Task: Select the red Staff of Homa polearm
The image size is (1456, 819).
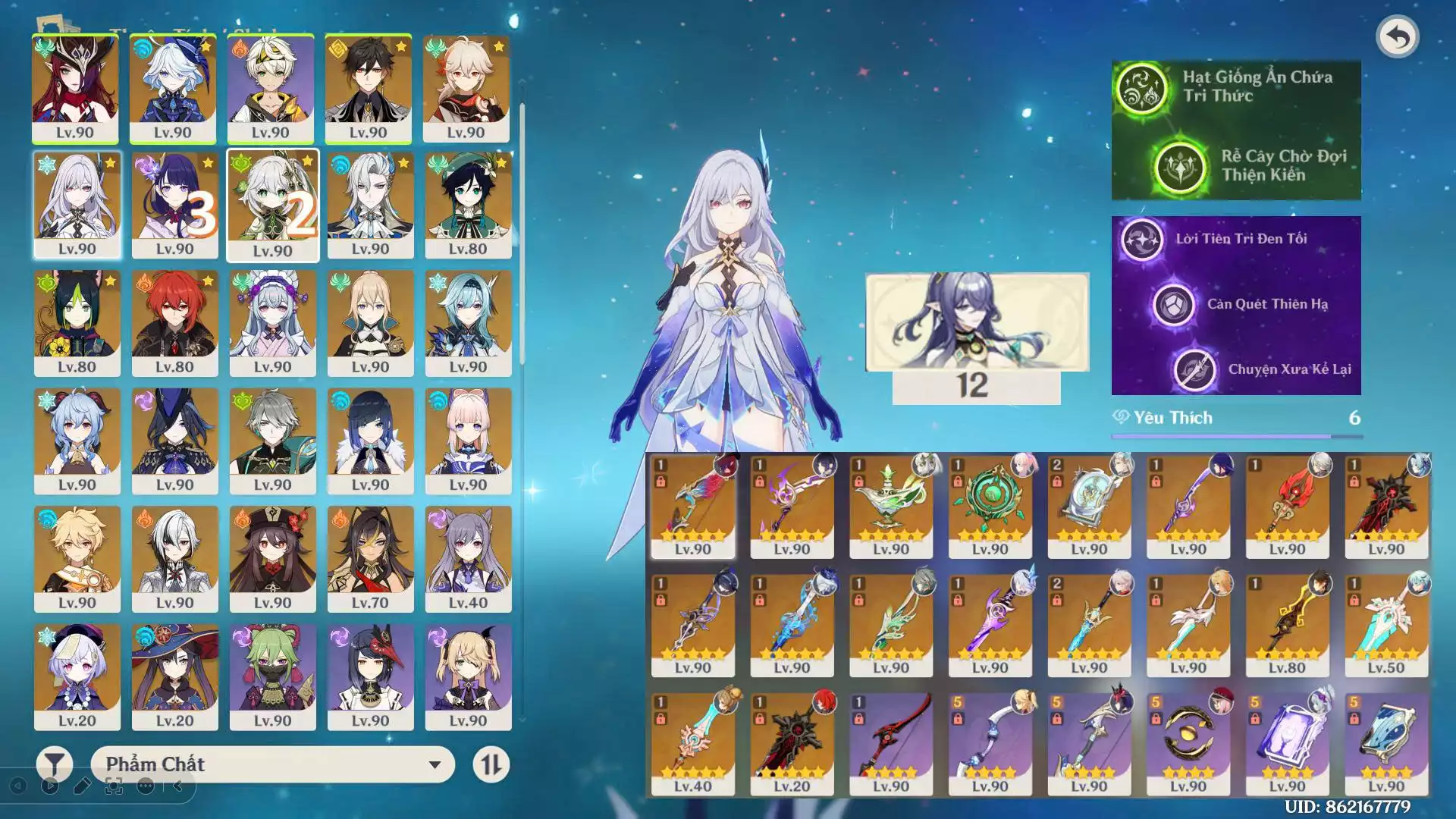Action: [1287, 505]
